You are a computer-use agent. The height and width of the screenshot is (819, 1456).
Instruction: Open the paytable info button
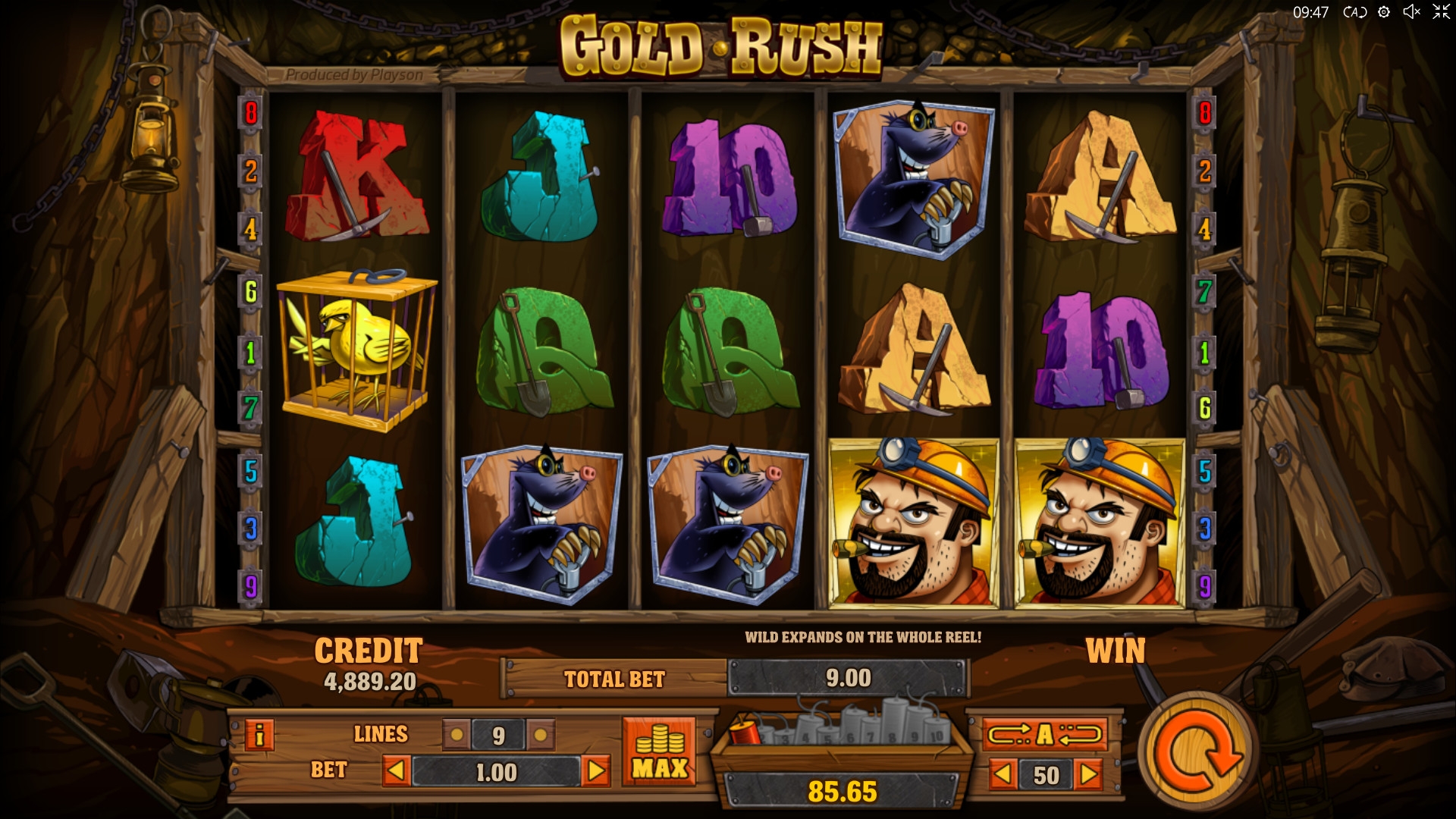[x=259, y=734]
